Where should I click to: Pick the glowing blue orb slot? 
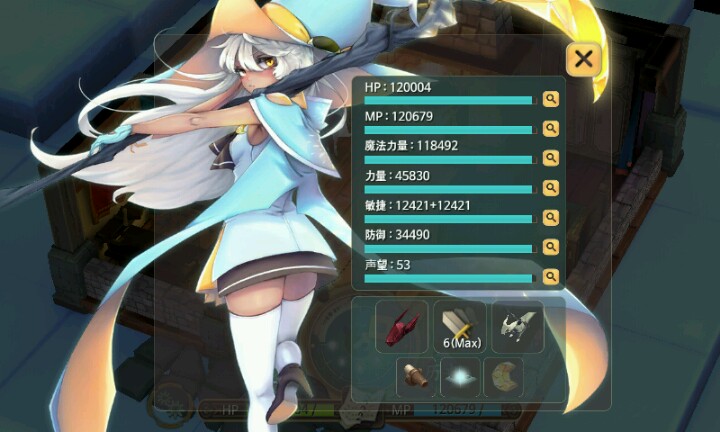pos(460,377)
